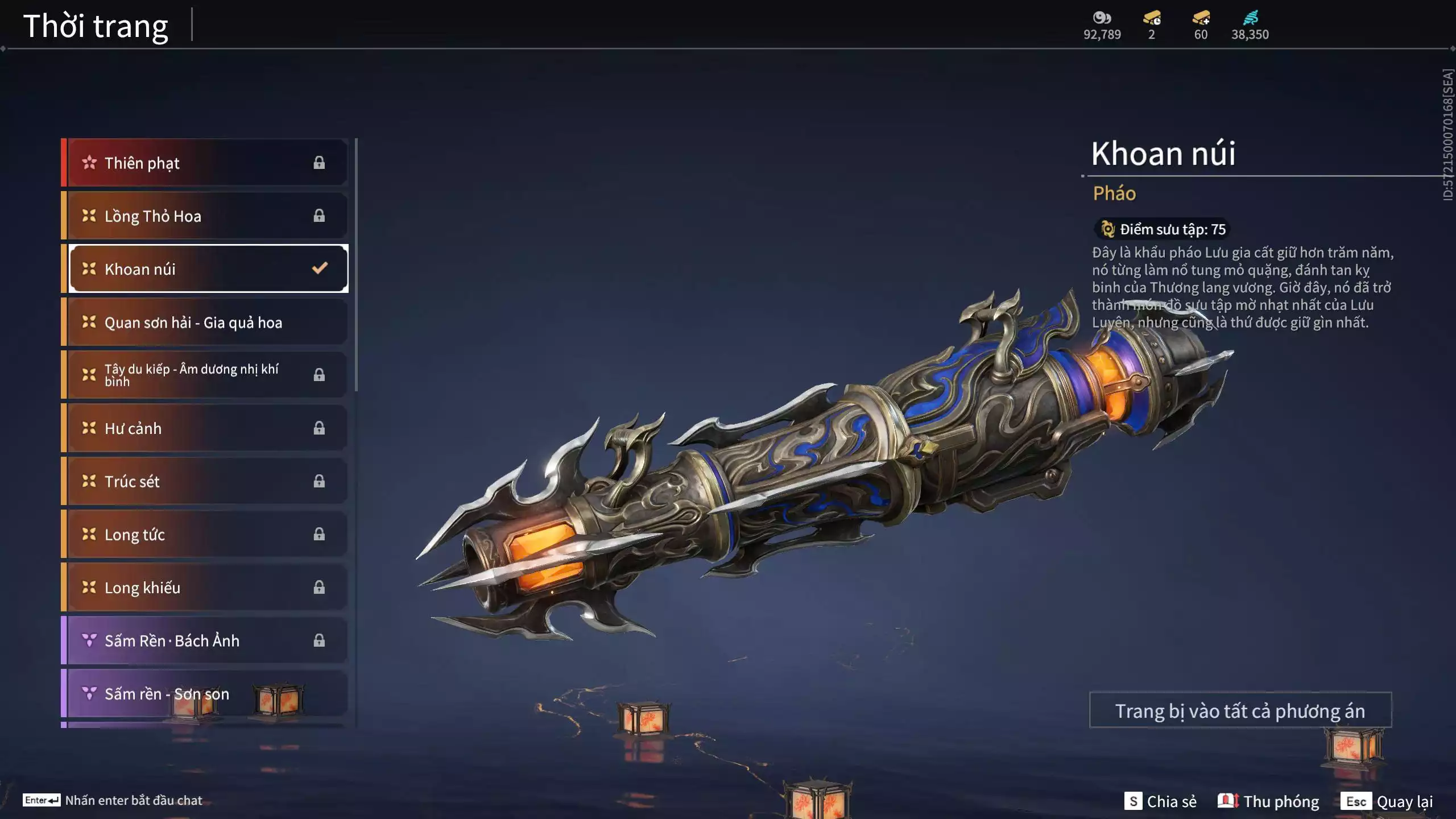This screenshot has width=1456, height=819.
Task: Open Thu phóng zoom view
Action: click(x=1268, y=801)
